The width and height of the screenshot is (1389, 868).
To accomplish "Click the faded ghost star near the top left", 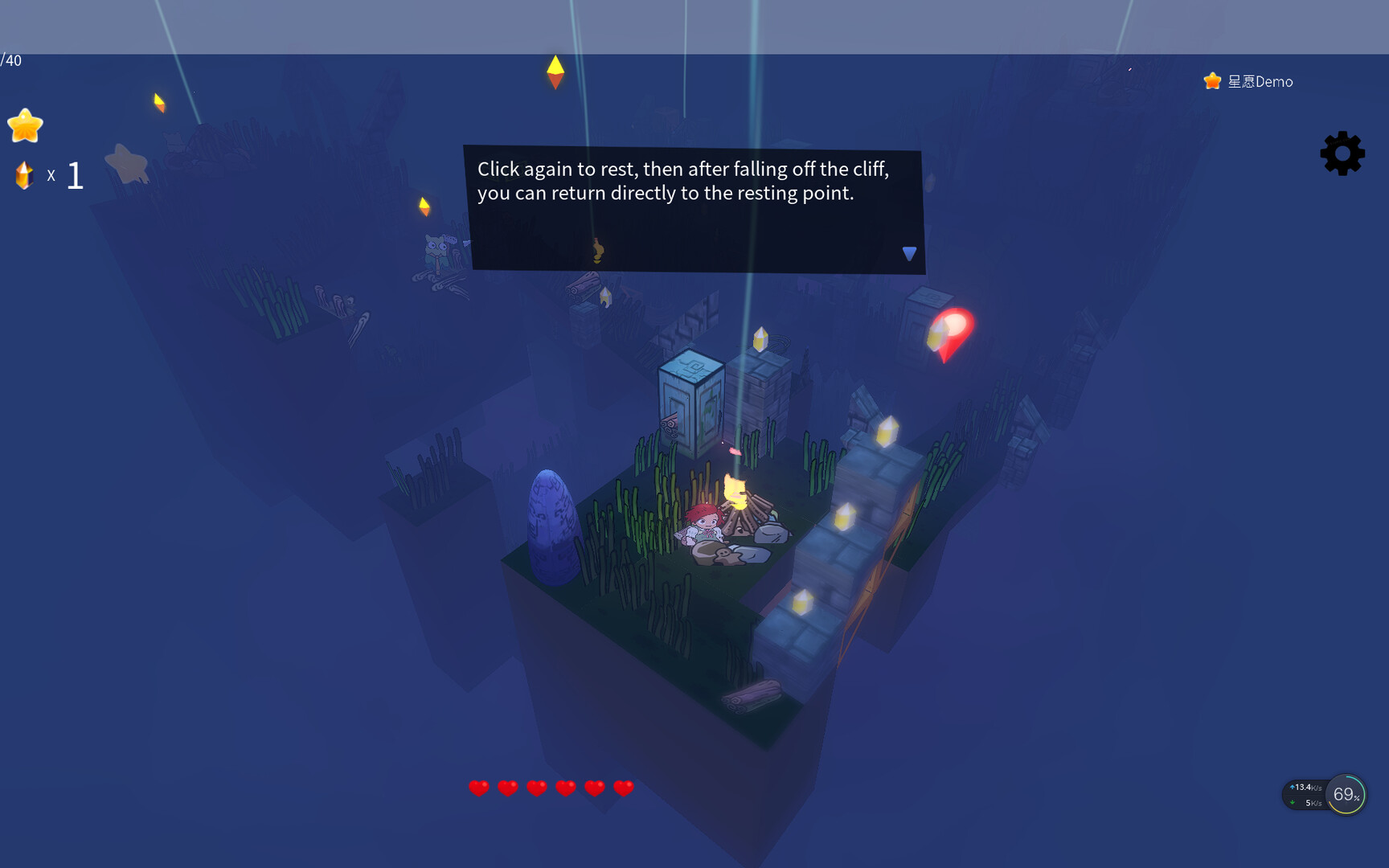I will 126,165.
